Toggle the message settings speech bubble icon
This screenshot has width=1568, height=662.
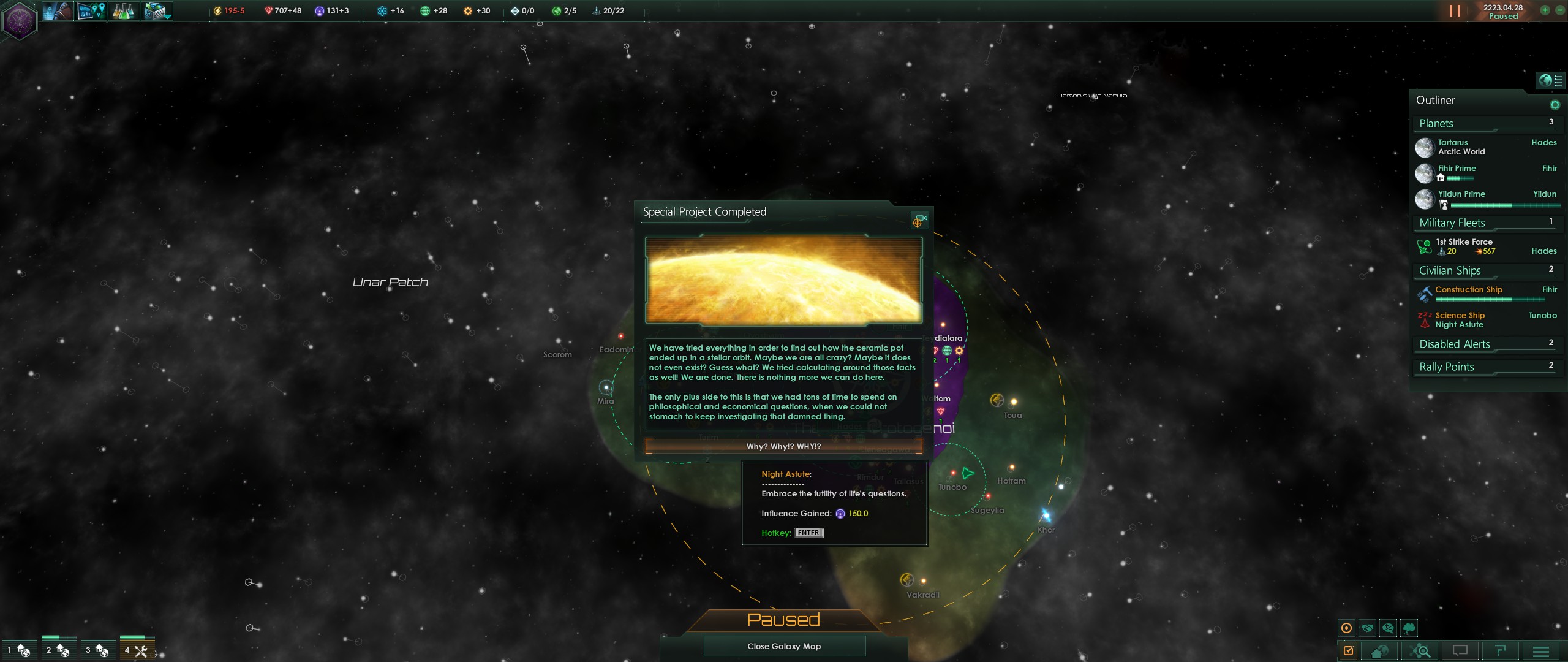[x=1387, y=628]
